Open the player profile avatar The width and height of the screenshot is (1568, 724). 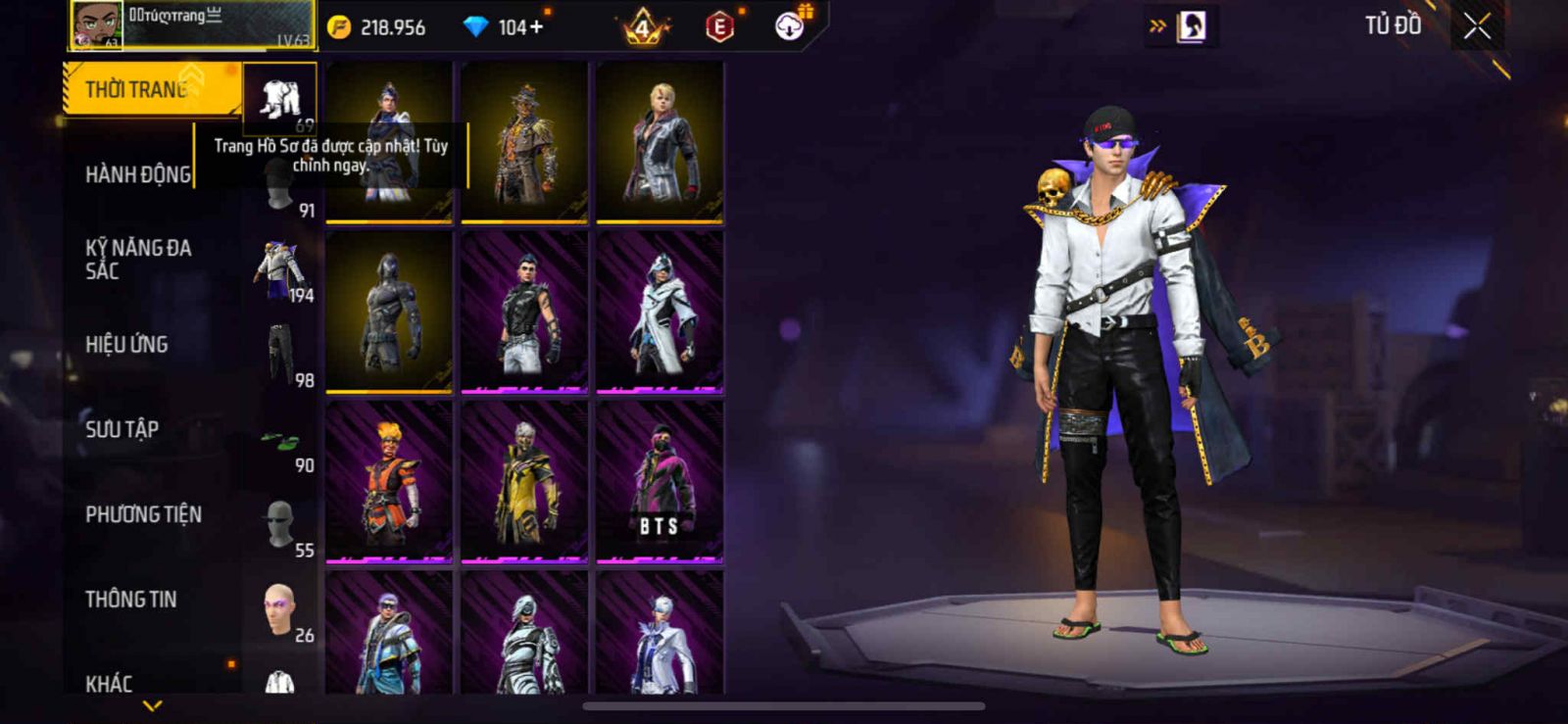tap(97, 24)
